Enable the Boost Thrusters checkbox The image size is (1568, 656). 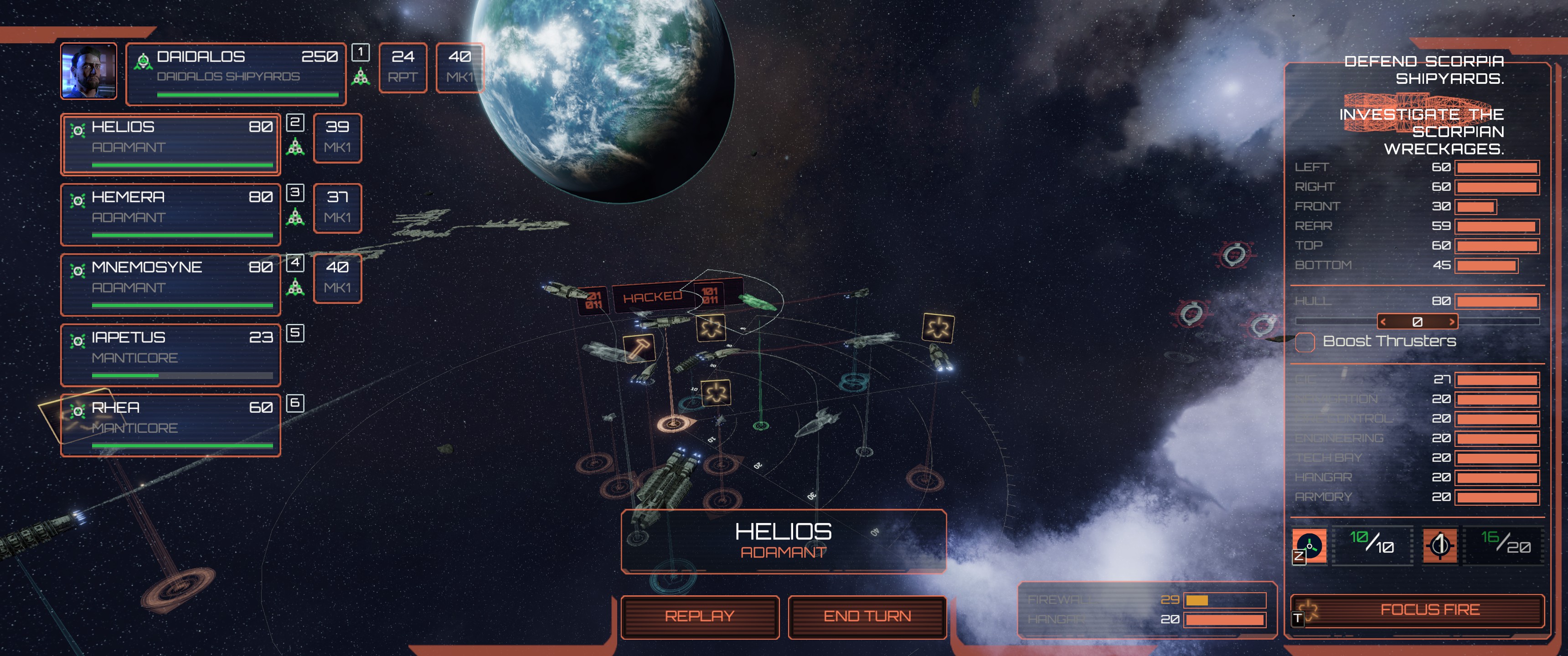click(1305, 343)
